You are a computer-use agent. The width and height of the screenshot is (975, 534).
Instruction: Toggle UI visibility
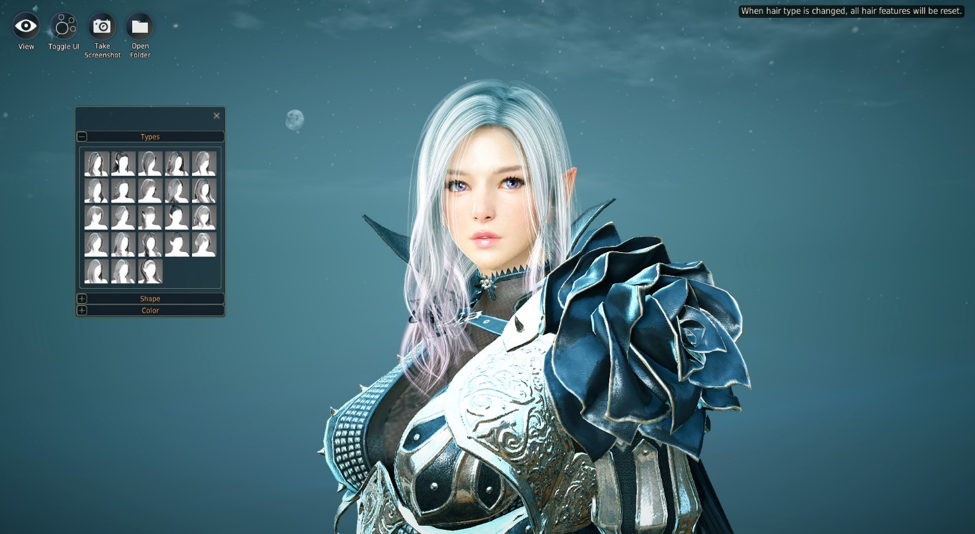pos(64,27)
